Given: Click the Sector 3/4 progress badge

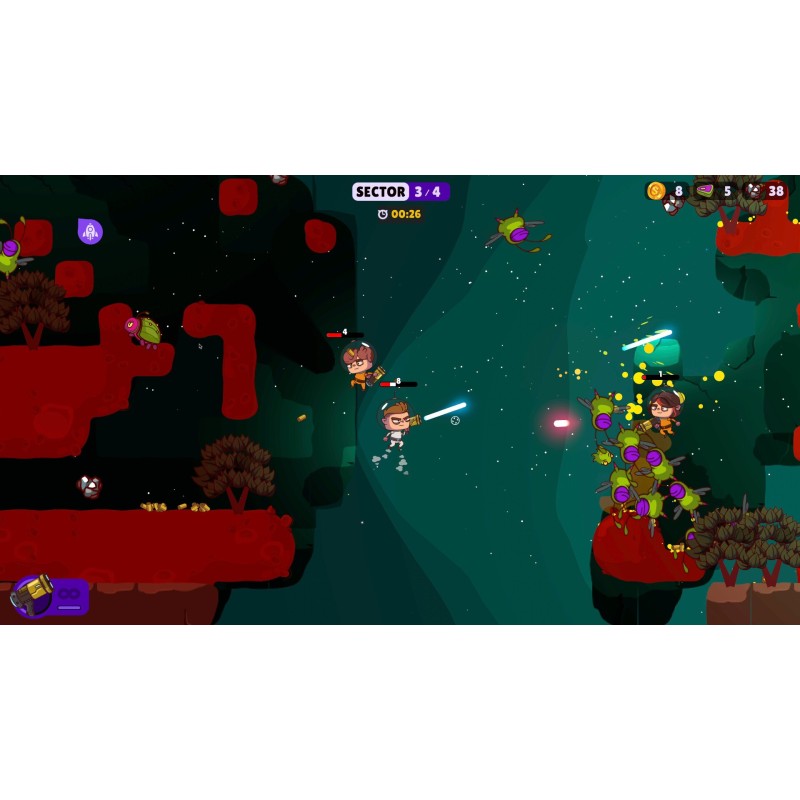Looking at the screenshot, I should 400,191.
